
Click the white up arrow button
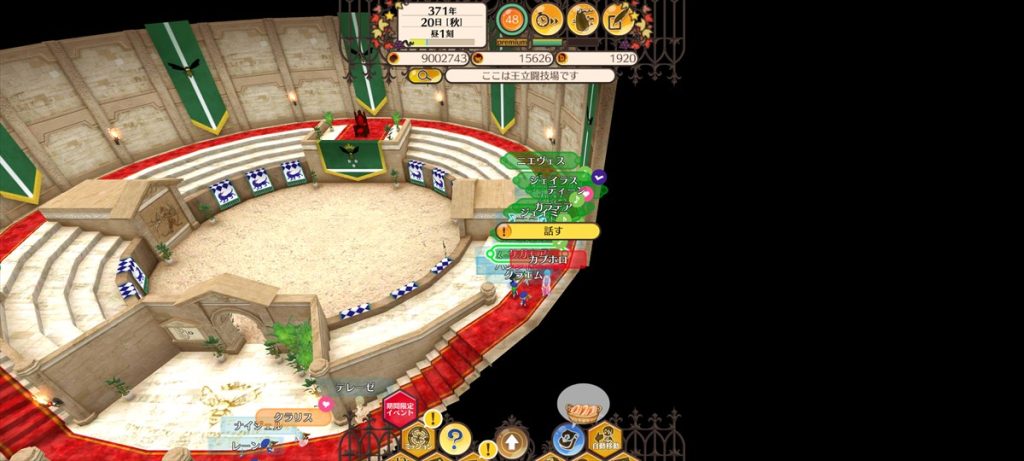click(x=511, y=439)
